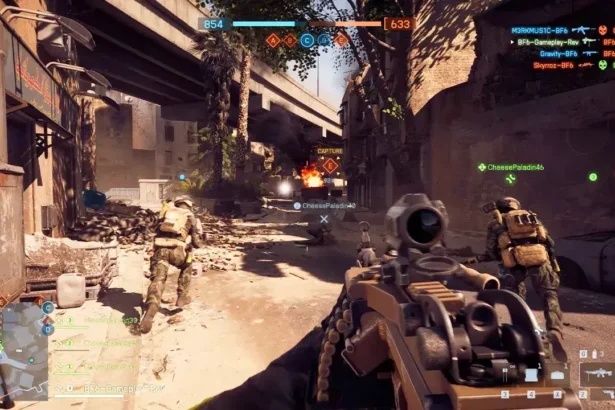615x410 pixels.
Task: Select objective E flag icon
Action: point(341,40)
